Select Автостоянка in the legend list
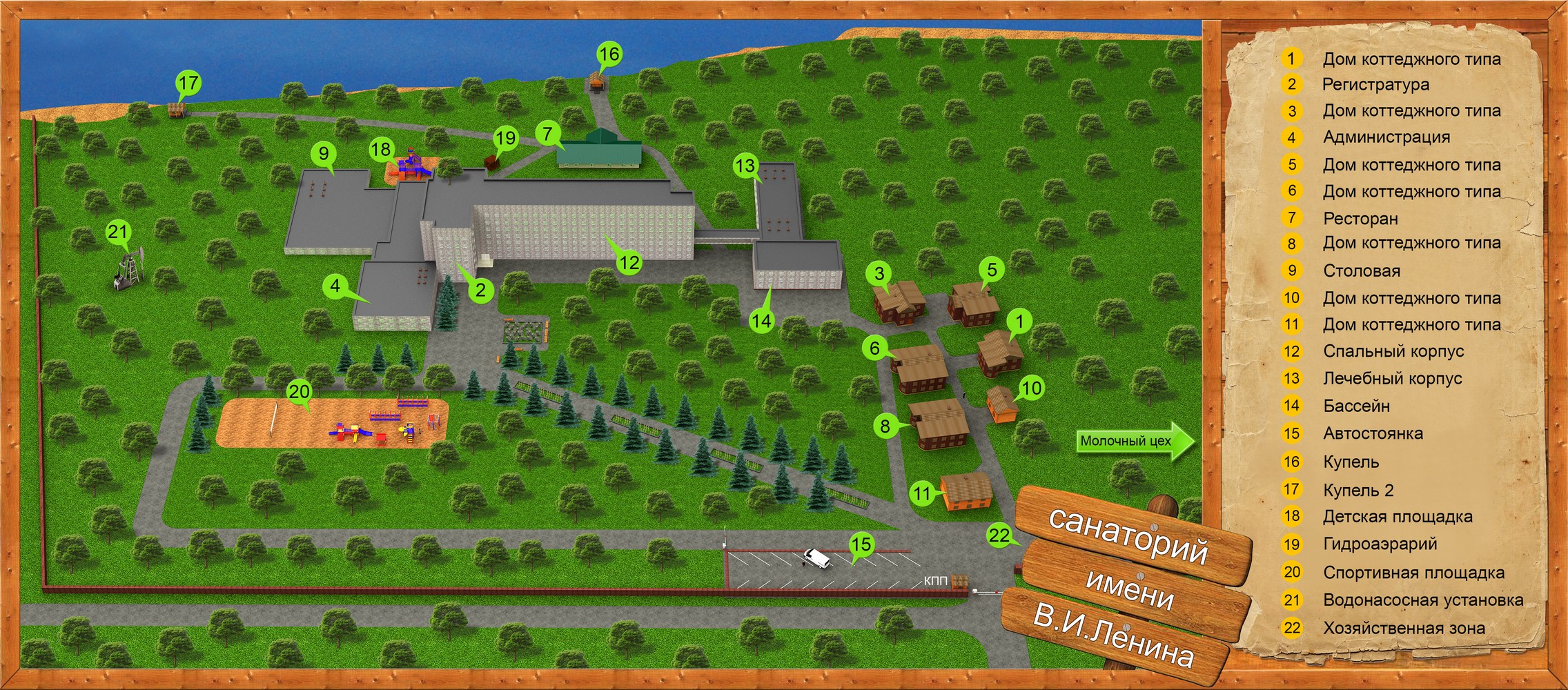 (x=1373, y=433)
